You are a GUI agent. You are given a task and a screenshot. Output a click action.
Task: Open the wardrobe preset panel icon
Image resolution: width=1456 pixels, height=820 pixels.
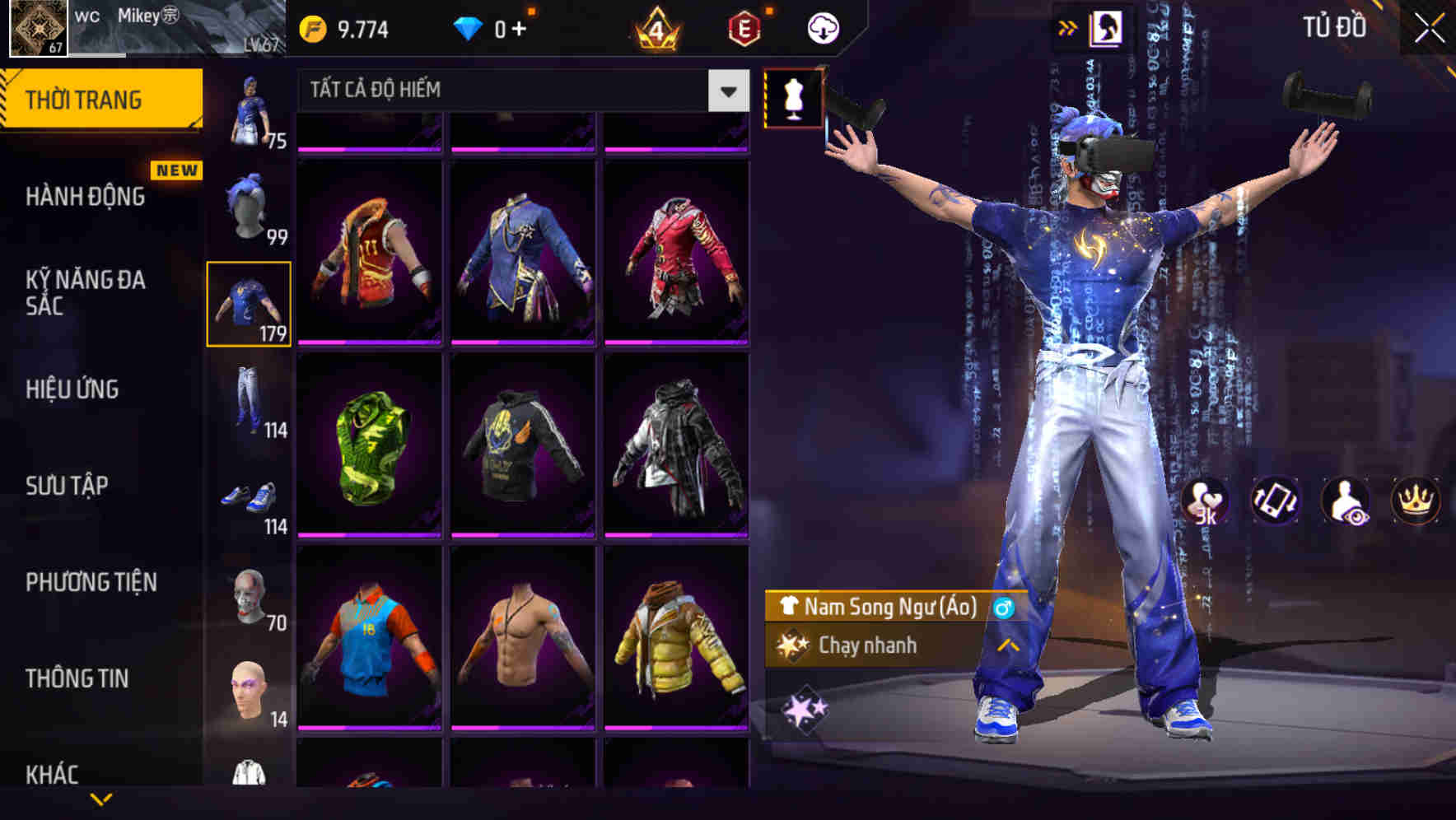(1108, 29)
